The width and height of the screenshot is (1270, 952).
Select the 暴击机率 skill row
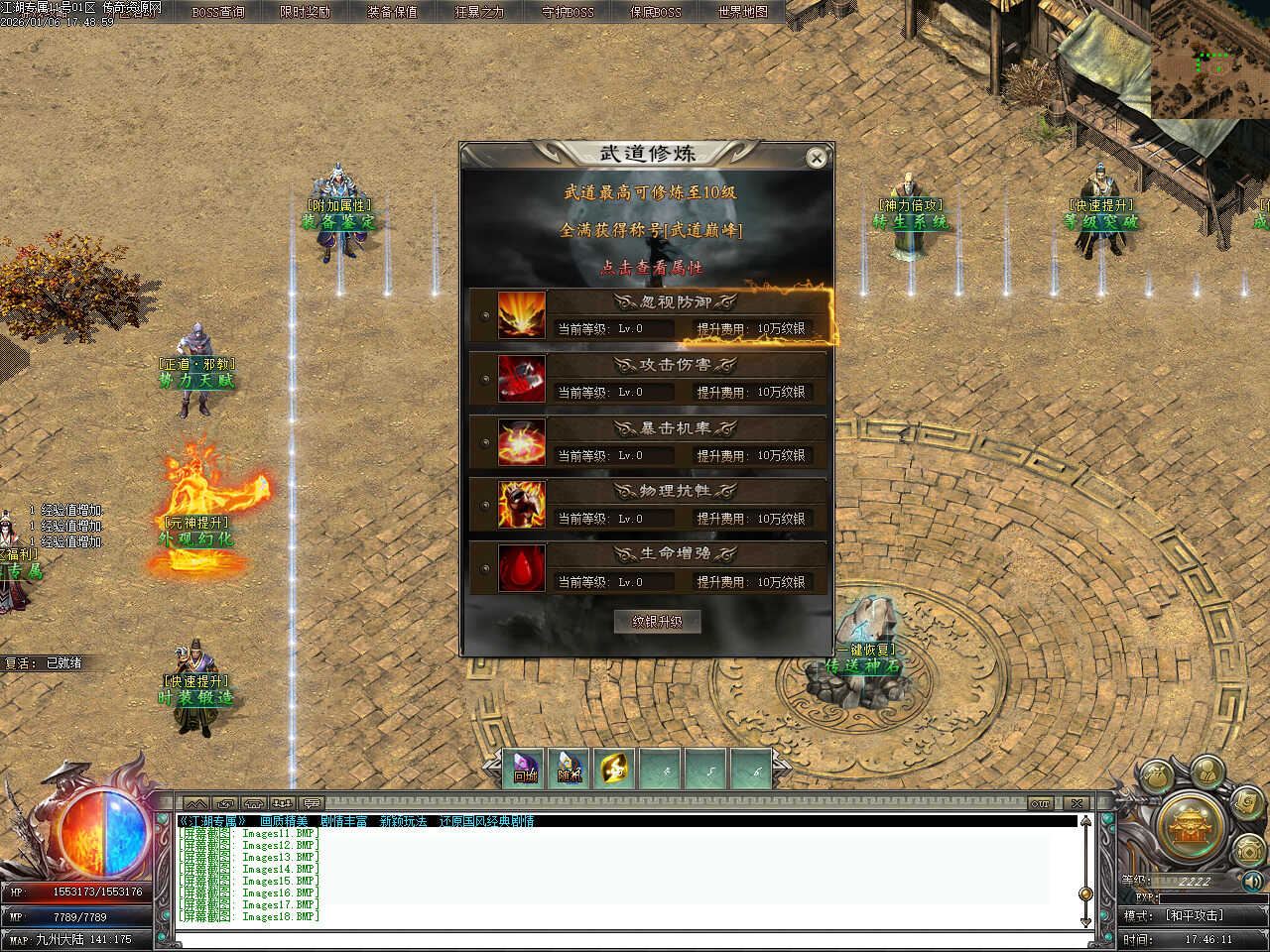649,441
